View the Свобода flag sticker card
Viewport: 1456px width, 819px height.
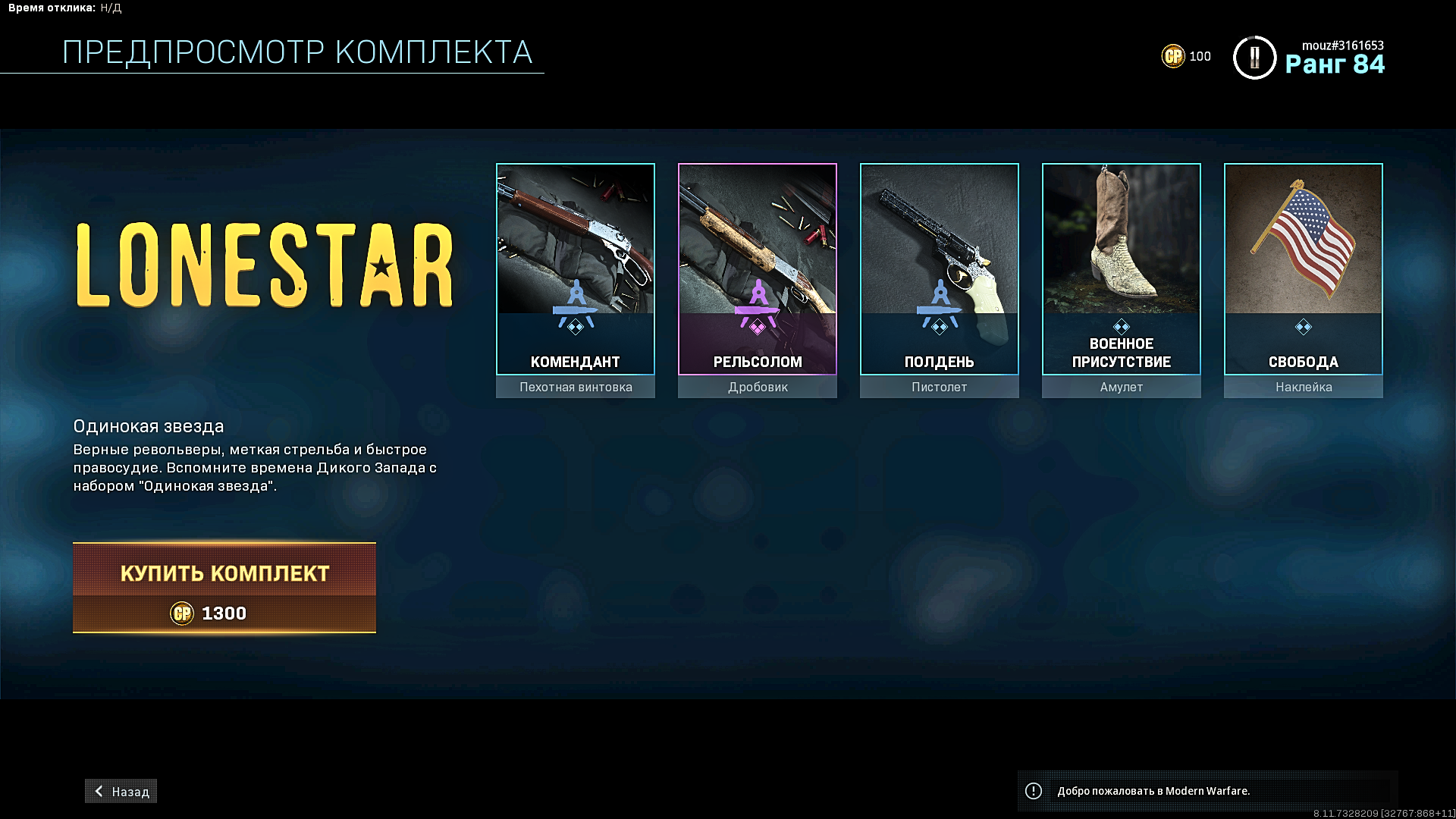(1304, 269)
